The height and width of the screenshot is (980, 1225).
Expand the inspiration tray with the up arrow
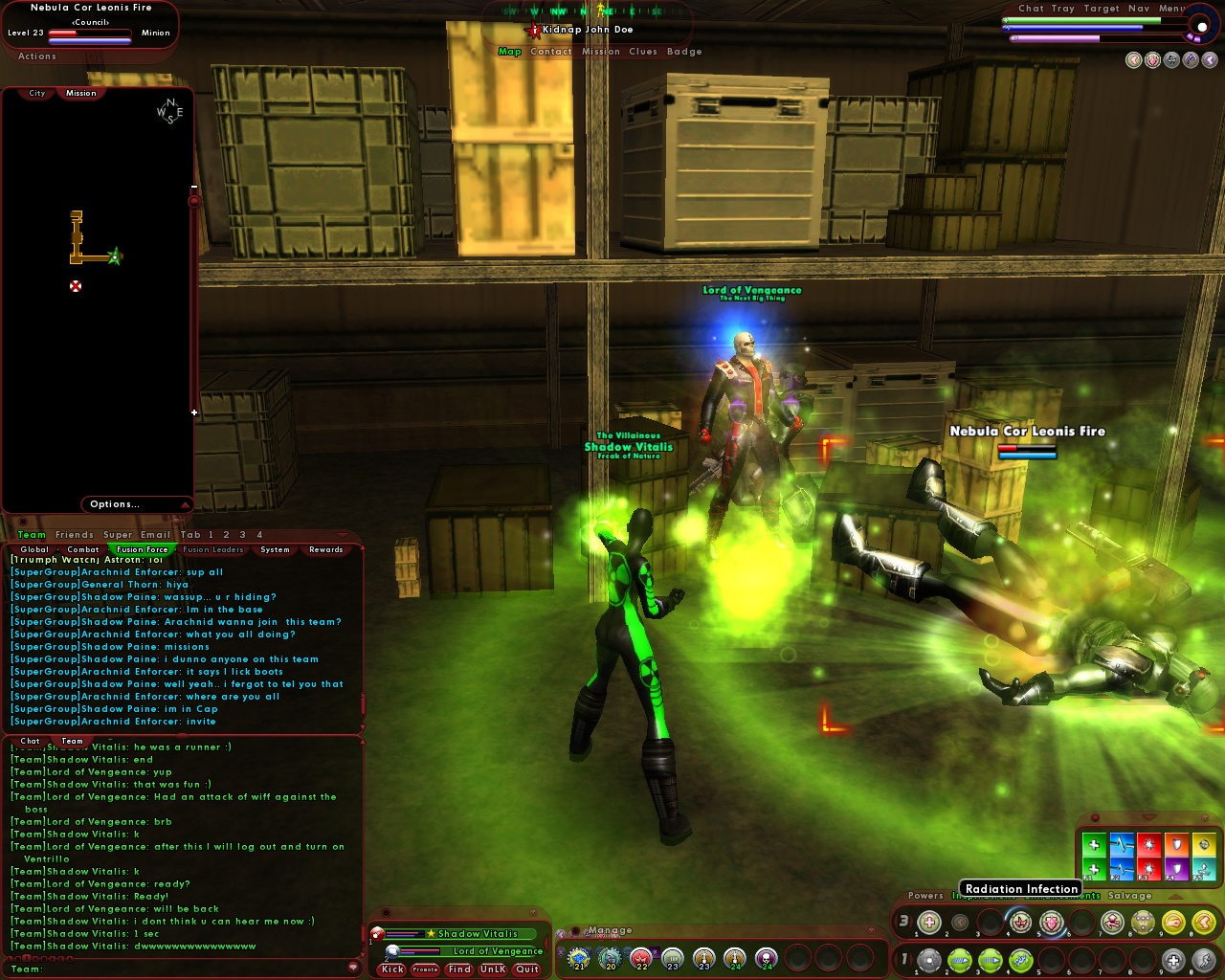(1175, 896)
